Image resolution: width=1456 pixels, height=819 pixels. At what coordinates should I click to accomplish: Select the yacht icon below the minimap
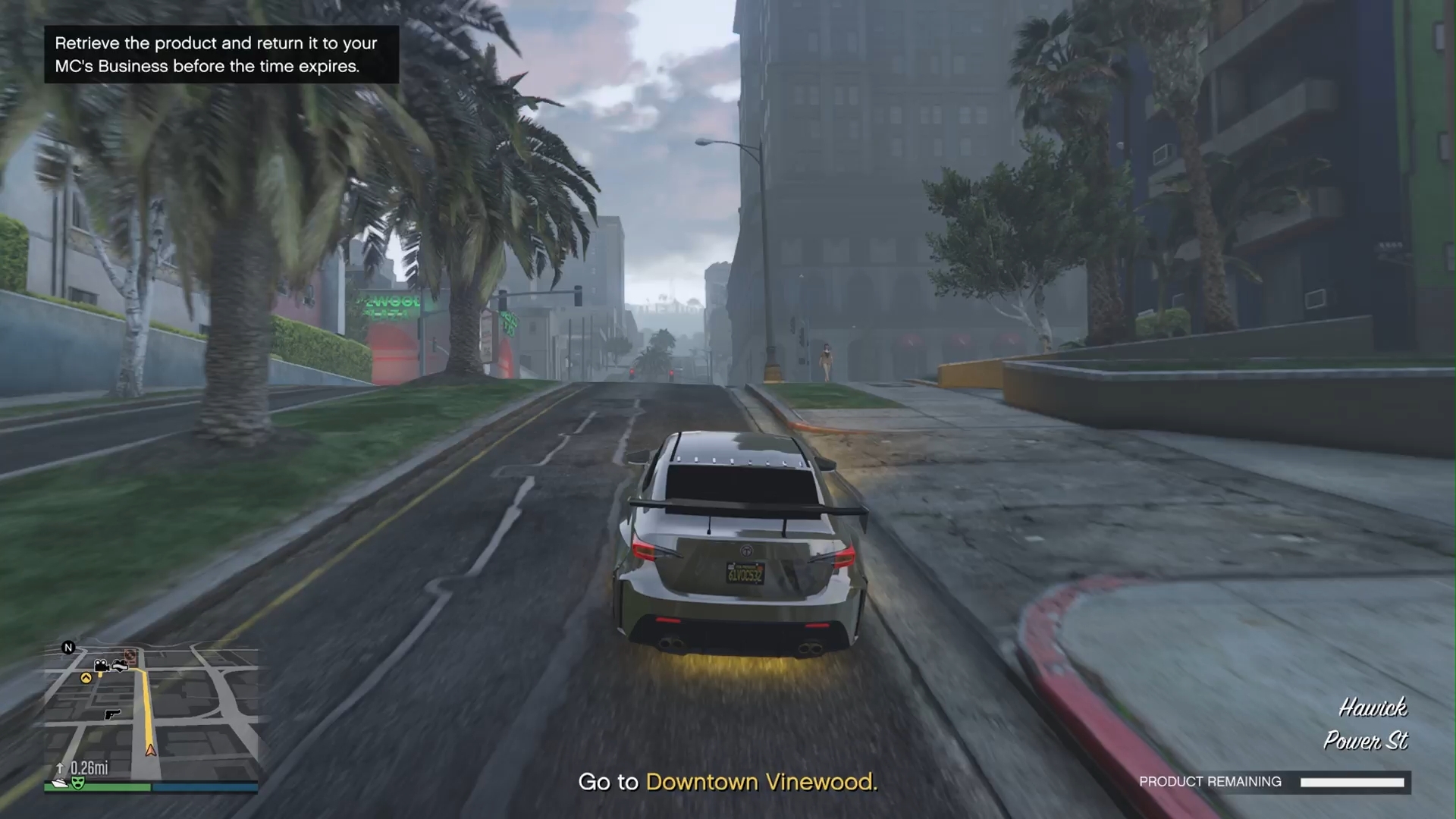pos(58,783)
